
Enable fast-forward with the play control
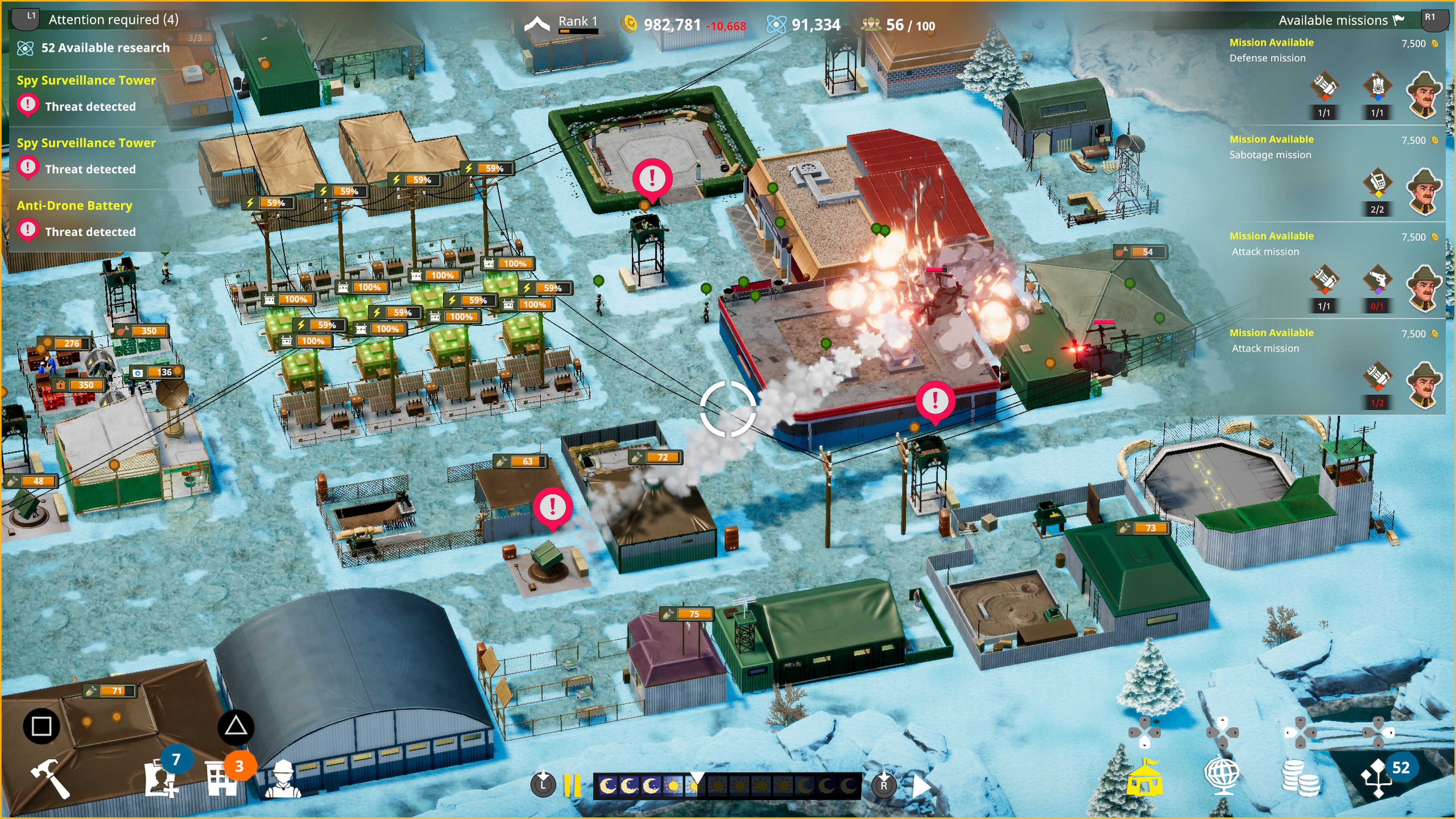coord(921,784)
